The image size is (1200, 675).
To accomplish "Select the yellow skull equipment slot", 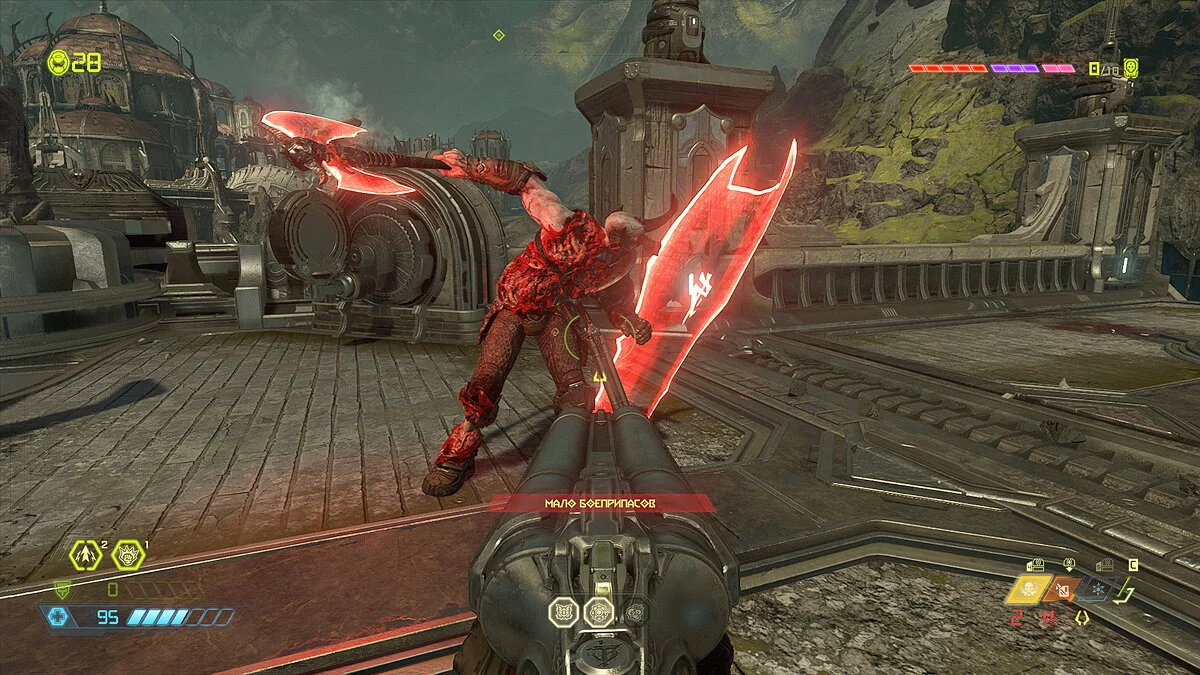I will 1026,590.
